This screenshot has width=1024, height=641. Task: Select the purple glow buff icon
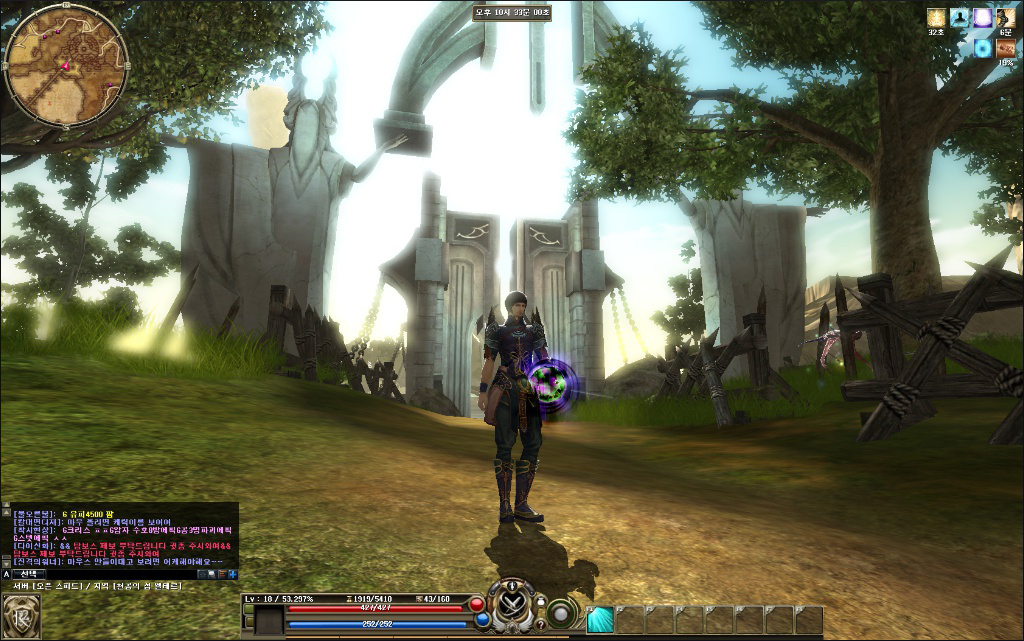[x=983, y=17]
